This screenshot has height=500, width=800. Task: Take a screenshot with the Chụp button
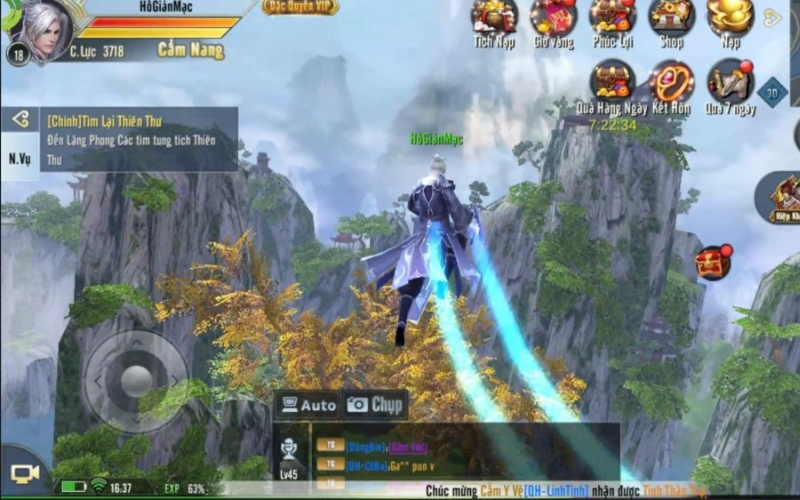coord(374,405)
